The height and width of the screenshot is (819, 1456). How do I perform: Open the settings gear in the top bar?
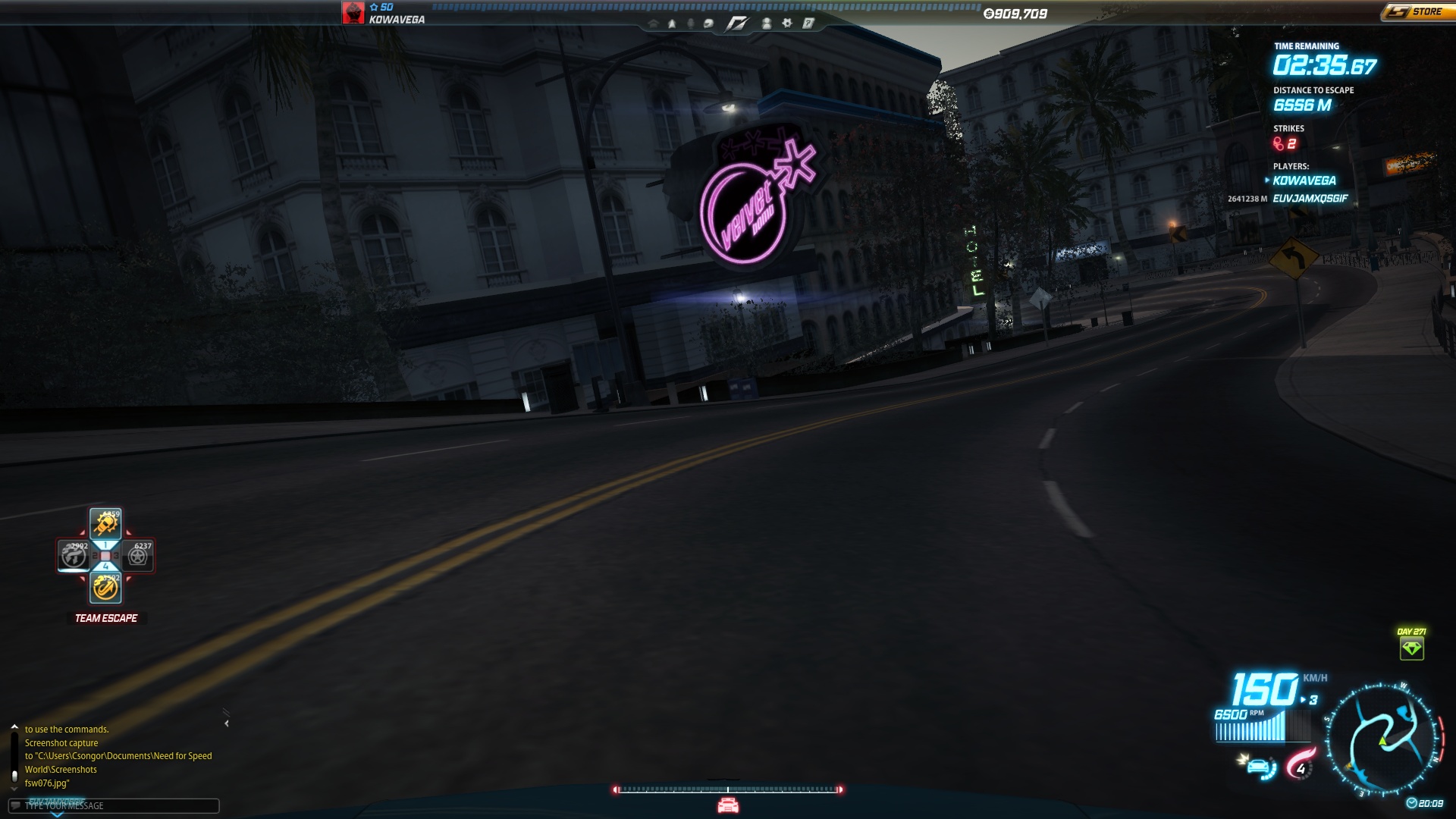pyautogui.click(x=787, y=24)
